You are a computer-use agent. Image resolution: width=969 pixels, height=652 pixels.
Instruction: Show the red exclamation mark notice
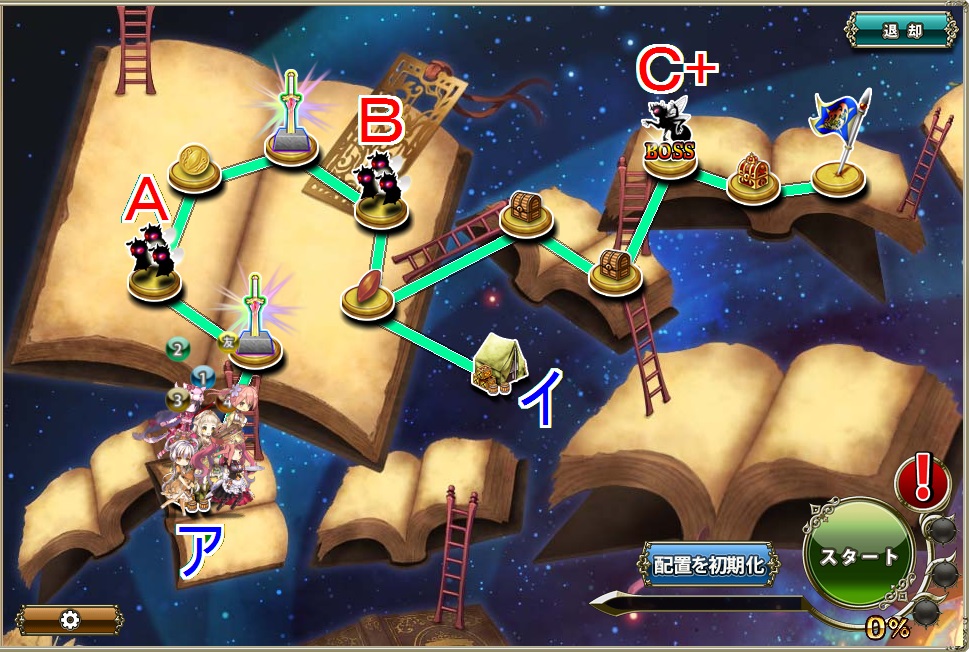coord(923,480)
